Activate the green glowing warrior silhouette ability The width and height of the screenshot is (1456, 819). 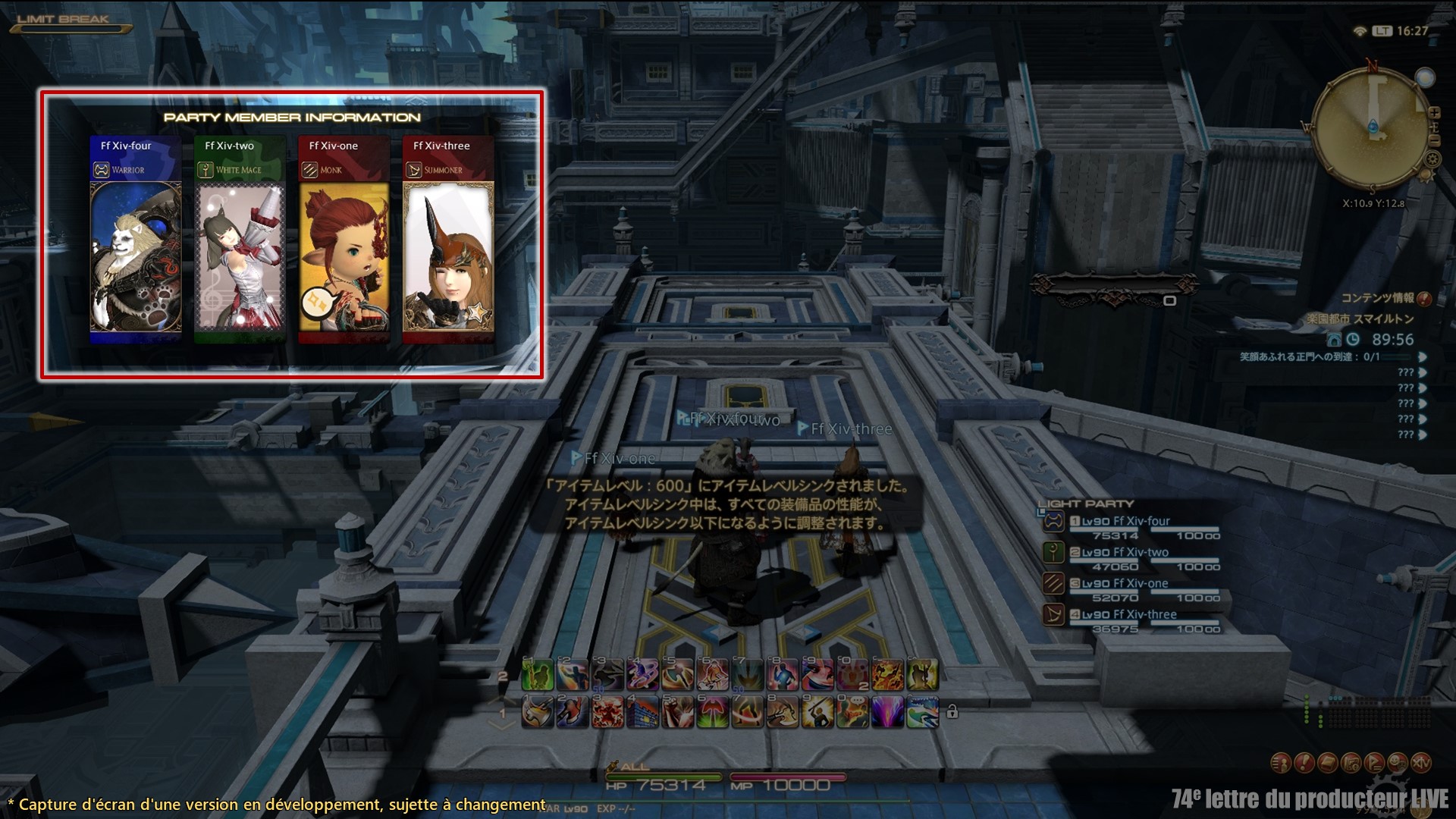[x=538, y=675]
